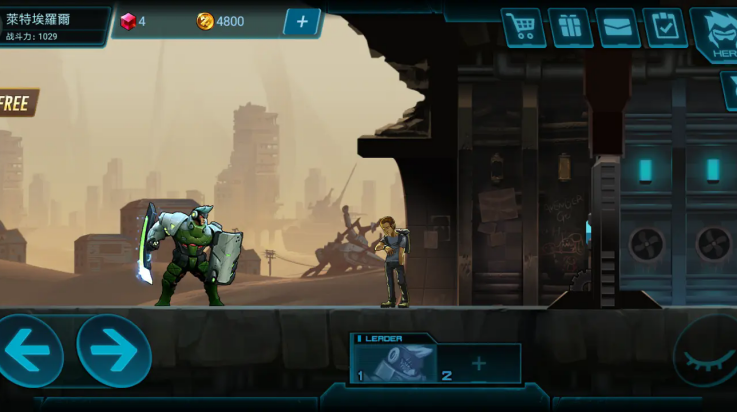Viewport: 737px width, 412px height.
Task: Open the player profile name panel
Action: pyautogui.click(x=54, y=26)
